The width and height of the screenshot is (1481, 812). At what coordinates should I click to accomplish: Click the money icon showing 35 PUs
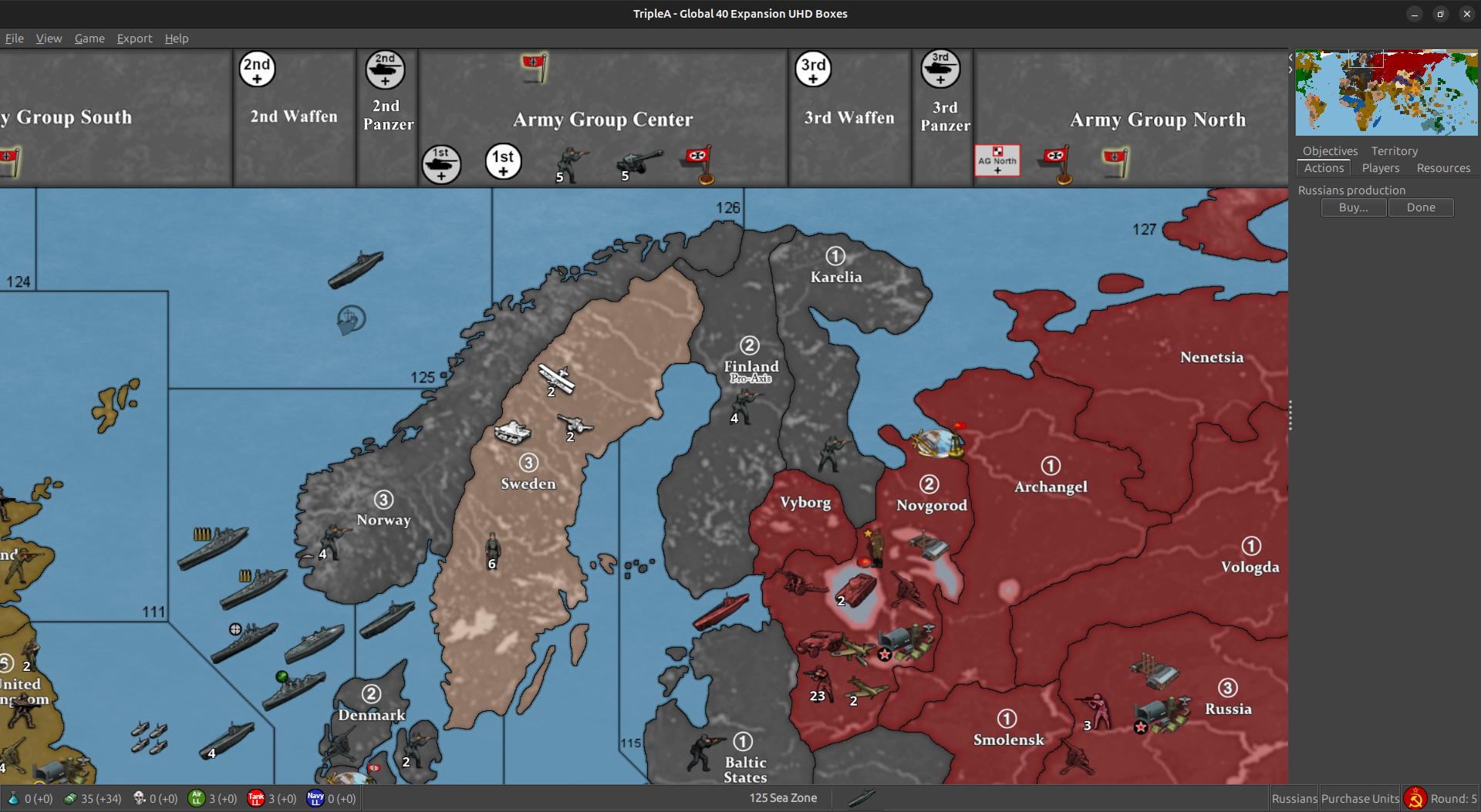coord(72,797)
